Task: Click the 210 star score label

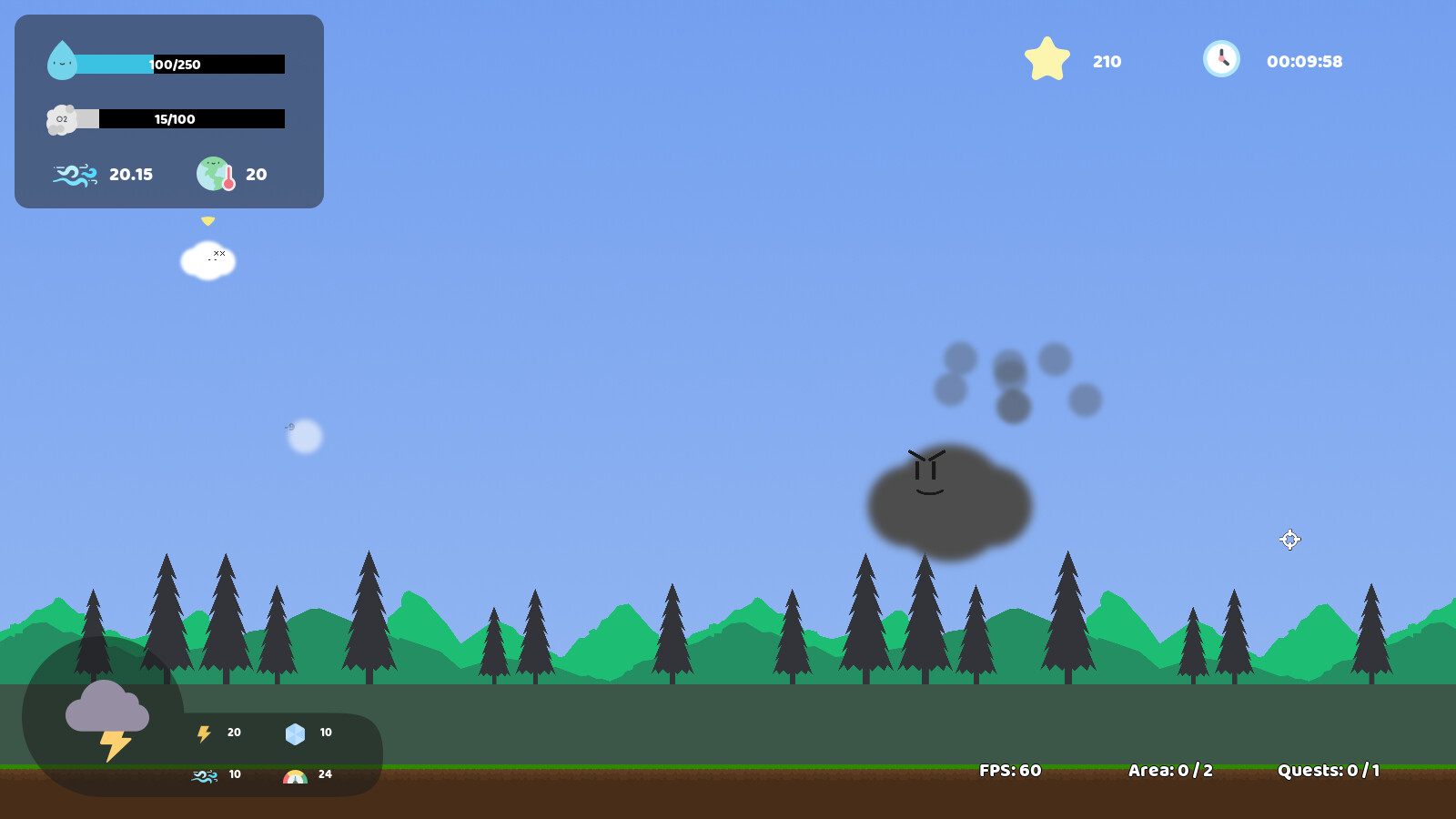Action: click(x=1106, y=61)
